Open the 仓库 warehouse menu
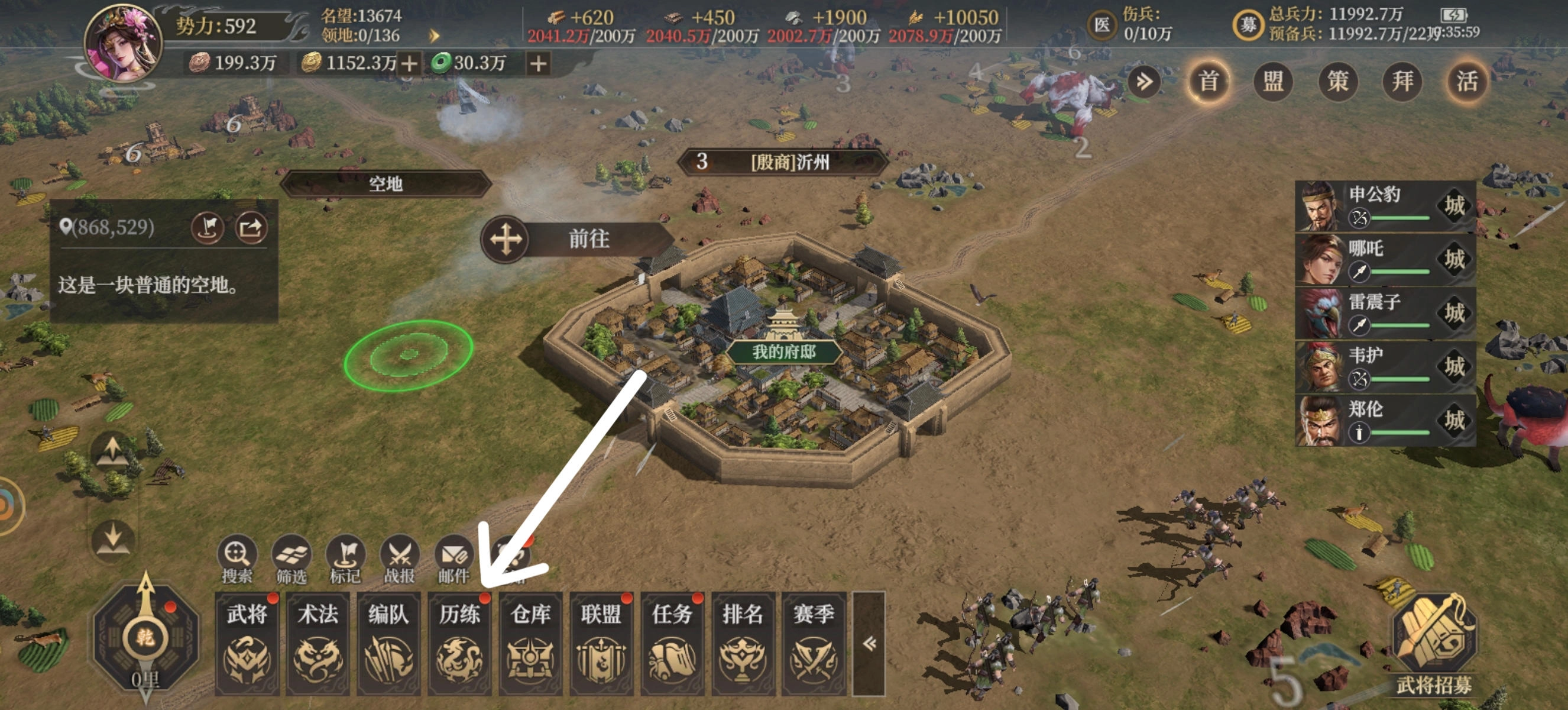The width and height of the screenshot is (1568, 710). (x=530, y=643)
